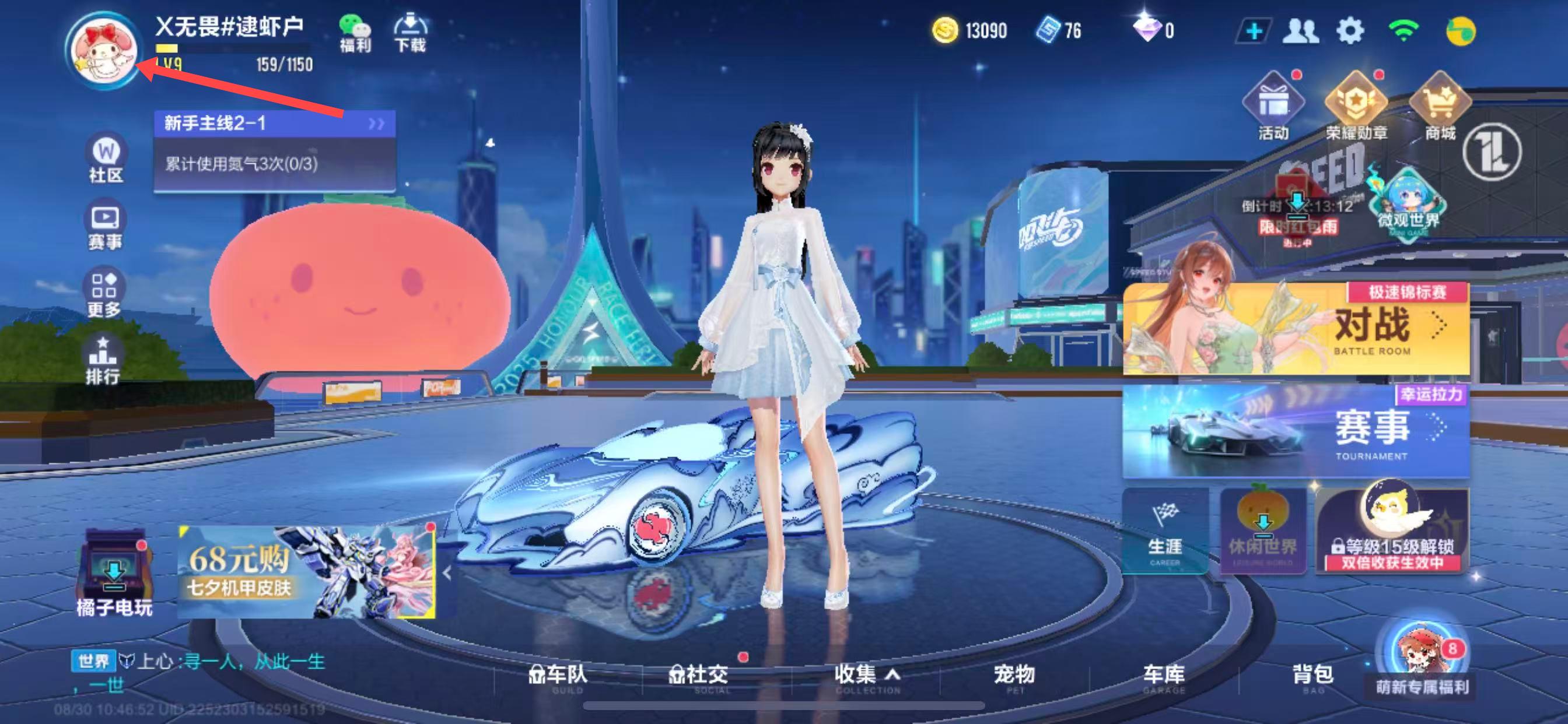Screen dimensions: 1568x724
Task: Open the 福利 WeChat benefits icon
Action: [355, 33]
